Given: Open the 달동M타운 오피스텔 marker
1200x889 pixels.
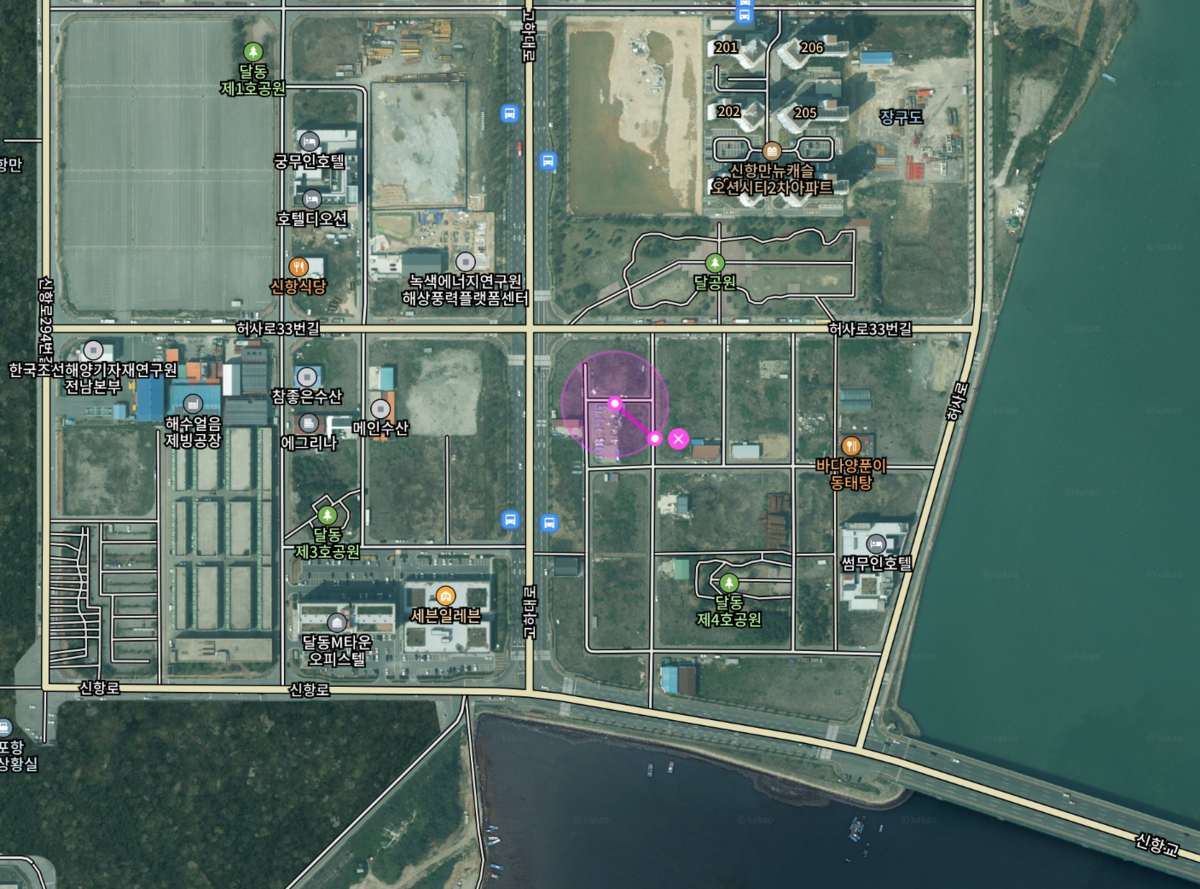Looking at the screenshot, I should pyautogui.click(x=337, y=622).
